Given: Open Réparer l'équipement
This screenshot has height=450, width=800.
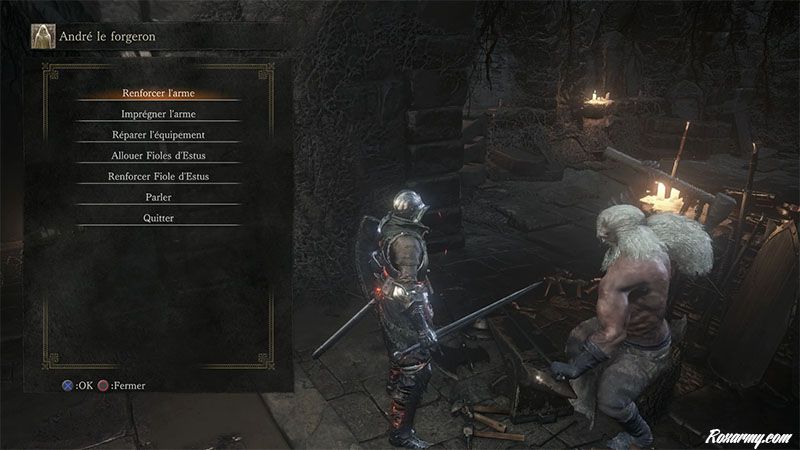Looking at the screenshot, I should [159, 135].
